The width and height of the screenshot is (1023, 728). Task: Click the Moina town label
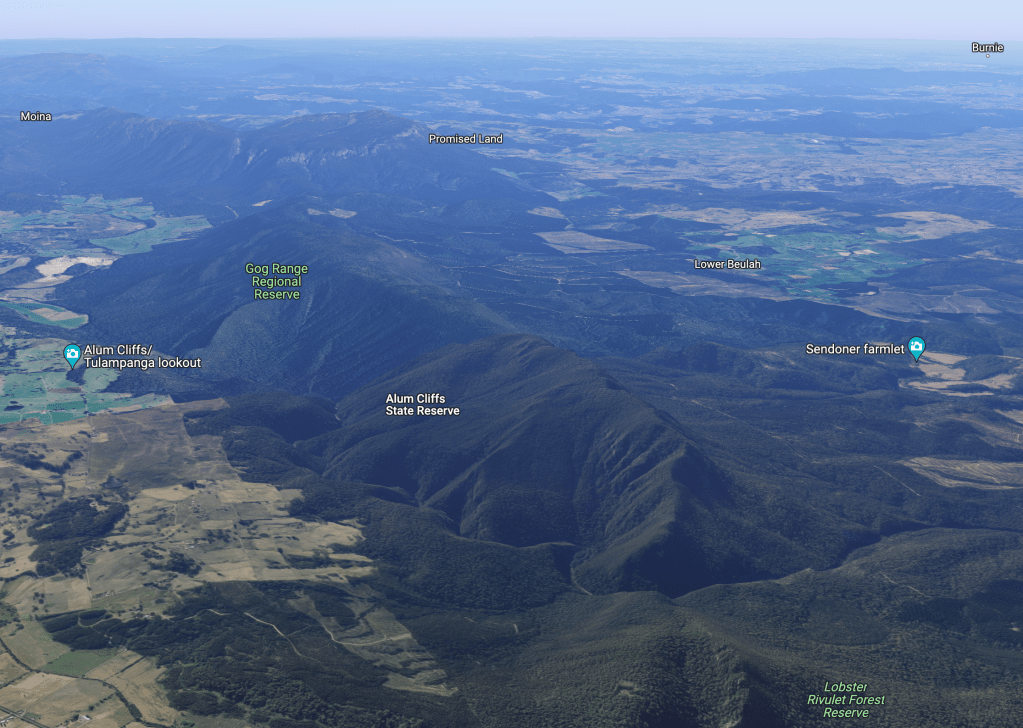[x=36, y=117]
